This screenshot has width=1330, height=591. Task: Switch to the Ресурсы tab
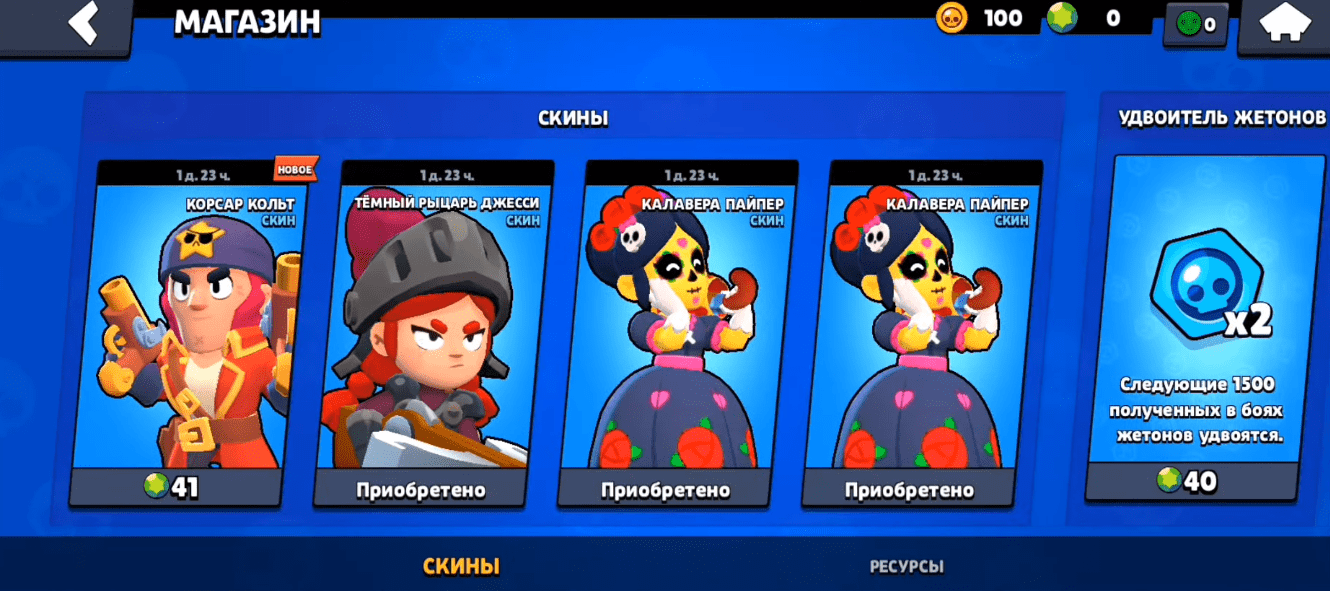[x=906, y=566]
